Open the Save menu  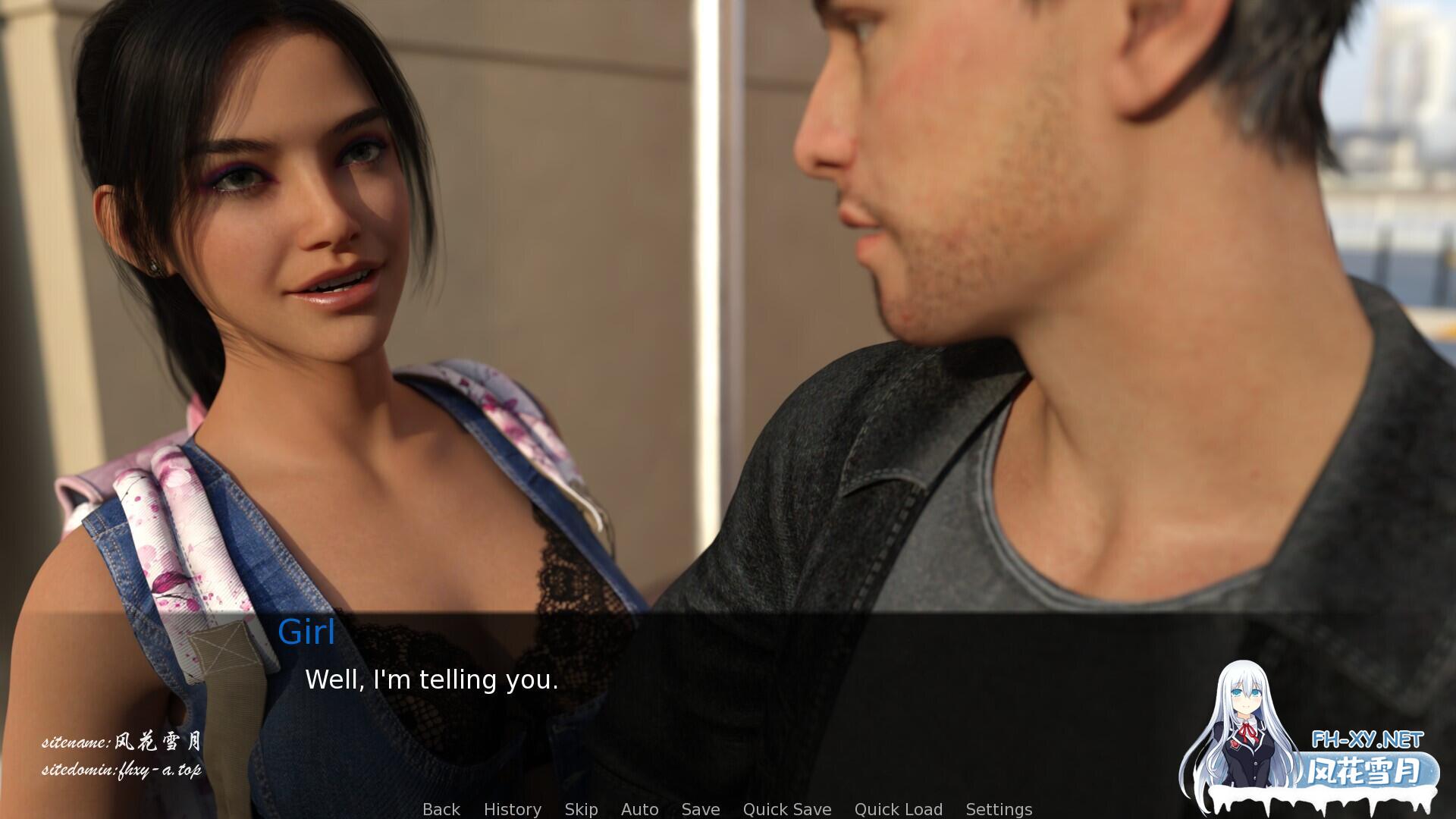[x=701, y=809]
